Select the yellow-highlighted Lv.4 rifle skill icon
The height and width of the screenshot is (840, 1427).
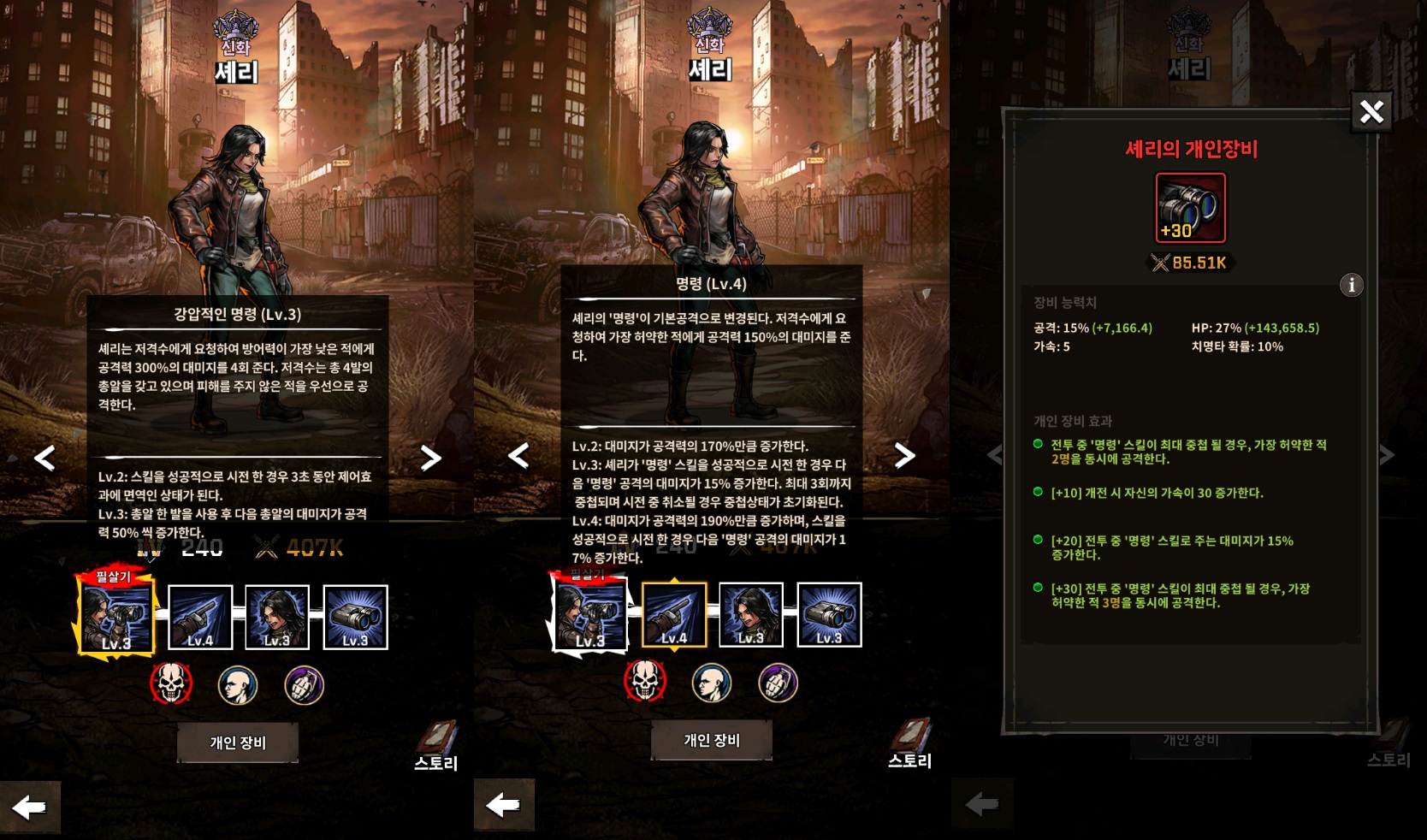point(674,615)
